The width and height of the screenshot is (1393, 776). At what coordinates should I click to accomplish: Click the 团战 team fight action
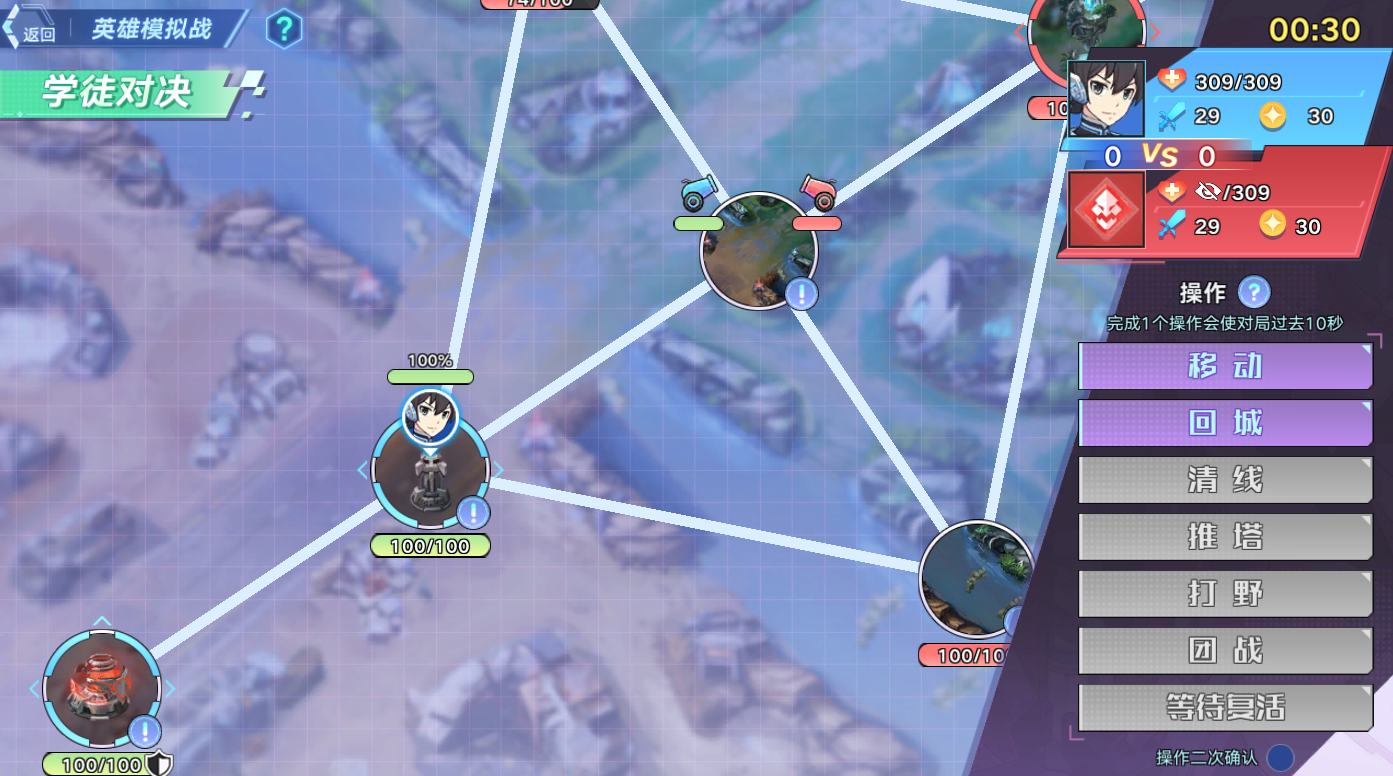coord(1225,650)
